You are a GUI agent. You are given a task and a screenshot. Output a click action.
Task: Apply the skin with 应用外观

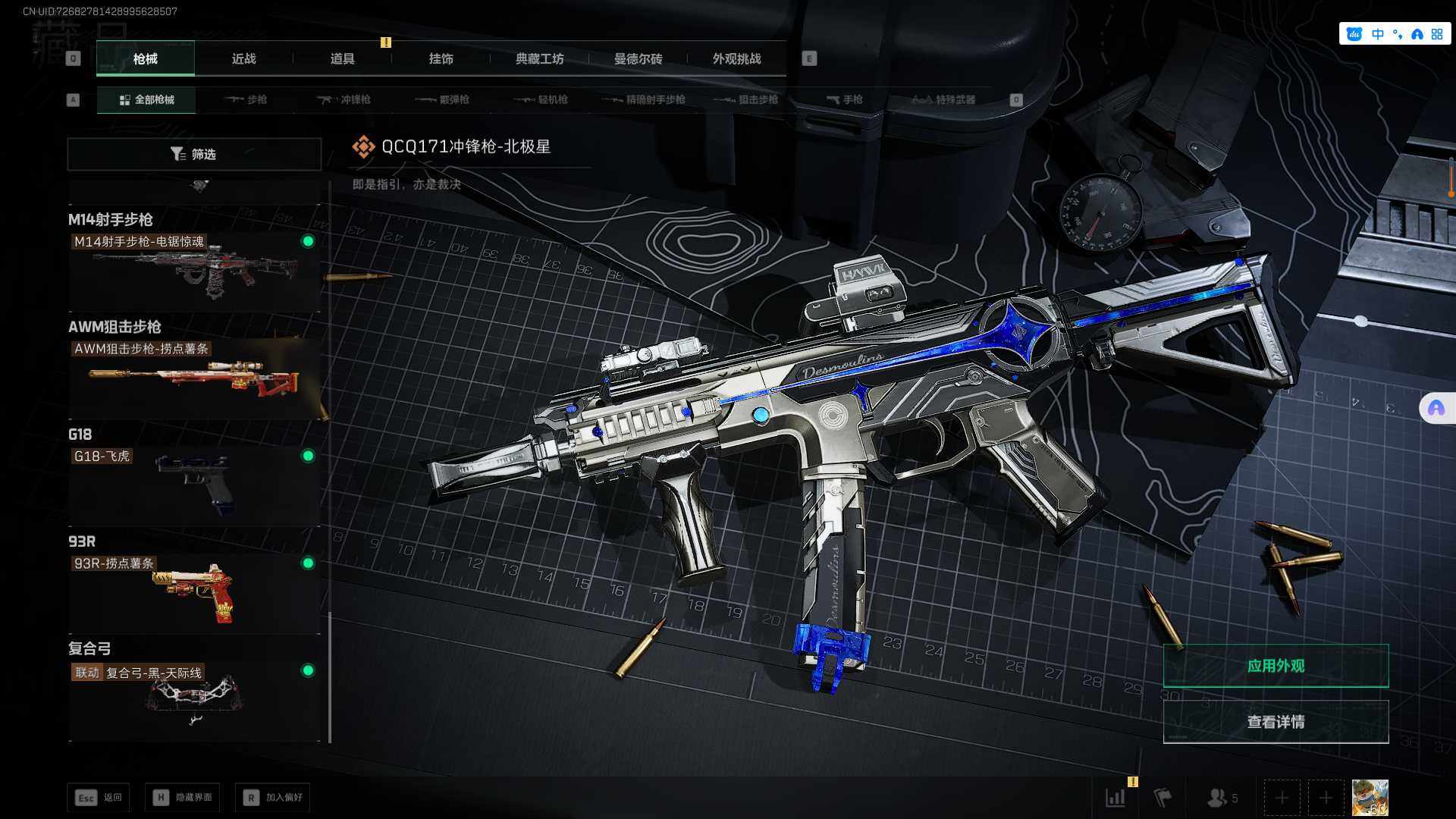[x=1276, y=666]
